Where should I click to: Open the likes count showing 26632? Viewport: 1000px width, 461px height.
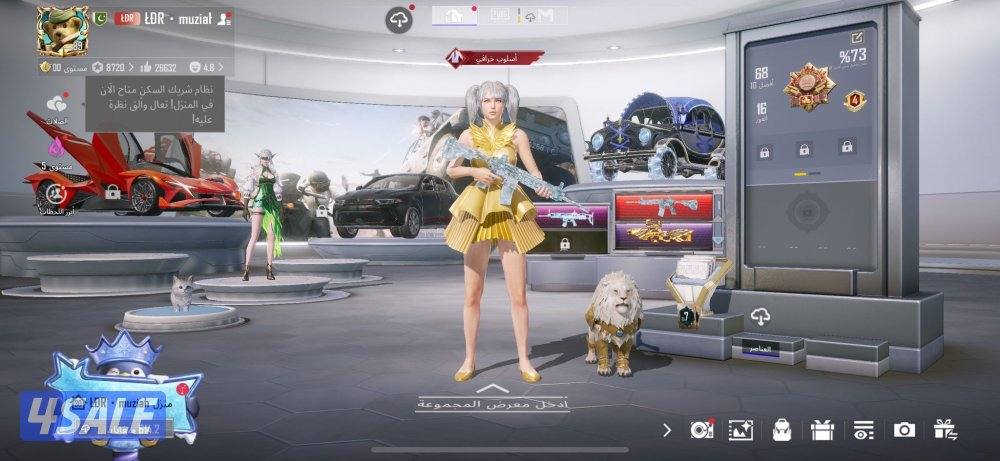point(159,67)
